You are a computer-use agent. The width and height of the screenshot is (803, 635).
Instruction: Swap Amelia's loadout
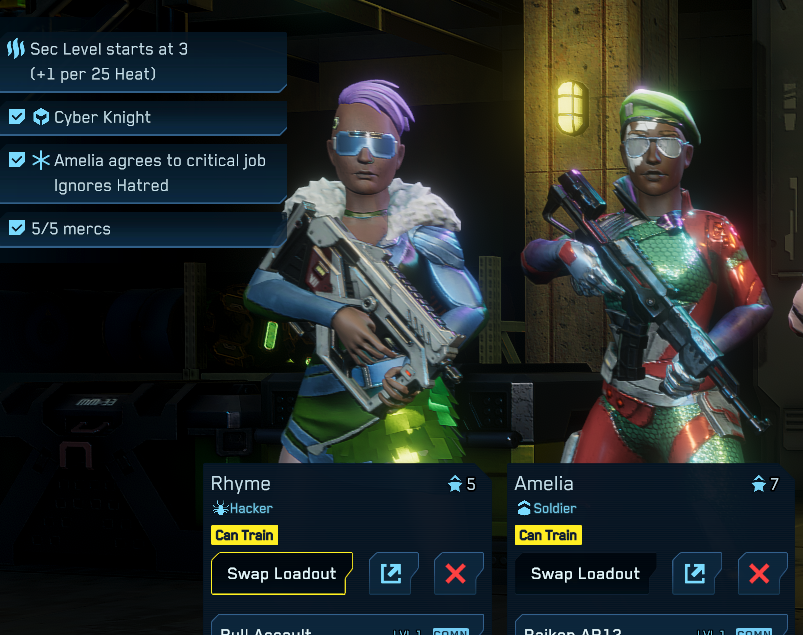click(585, 574)
